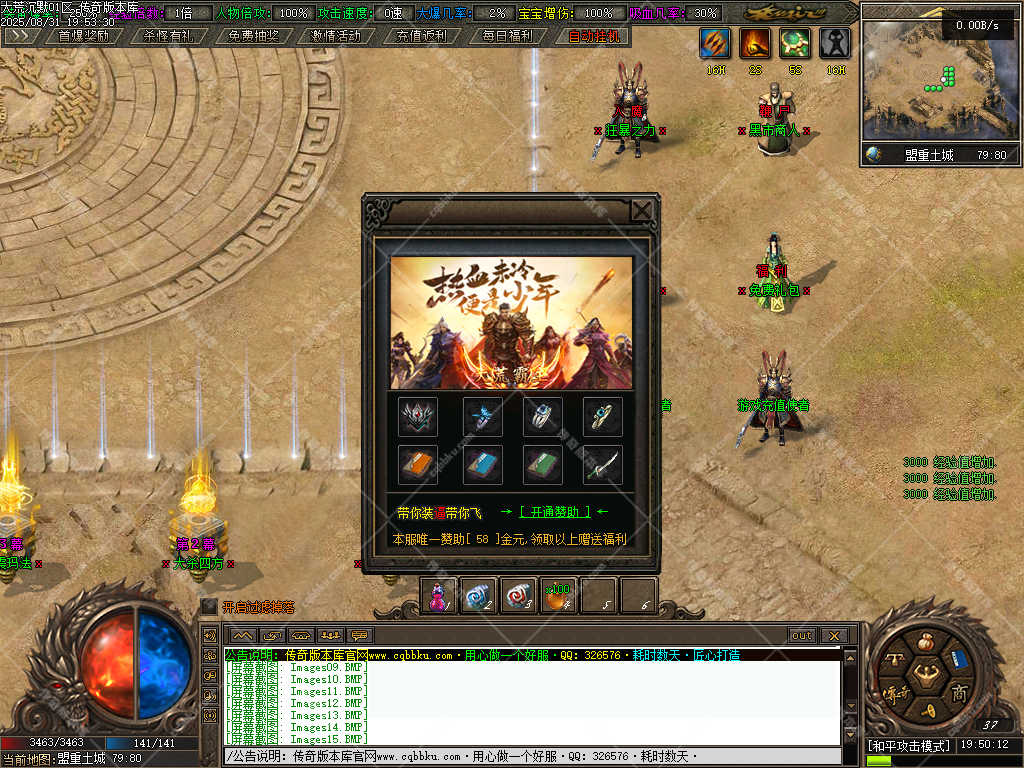
Task: Use the orange item with x100 count
Action: (558, 596)
